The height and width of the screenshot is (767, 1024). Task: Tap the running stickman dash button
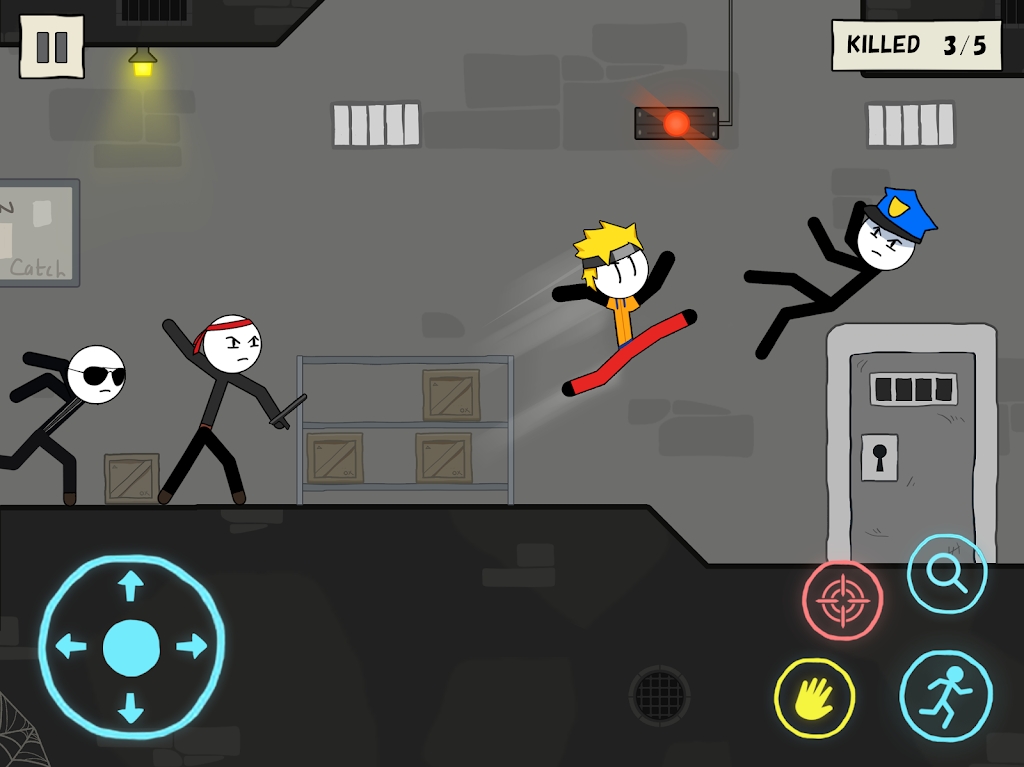tap(945, 695)
